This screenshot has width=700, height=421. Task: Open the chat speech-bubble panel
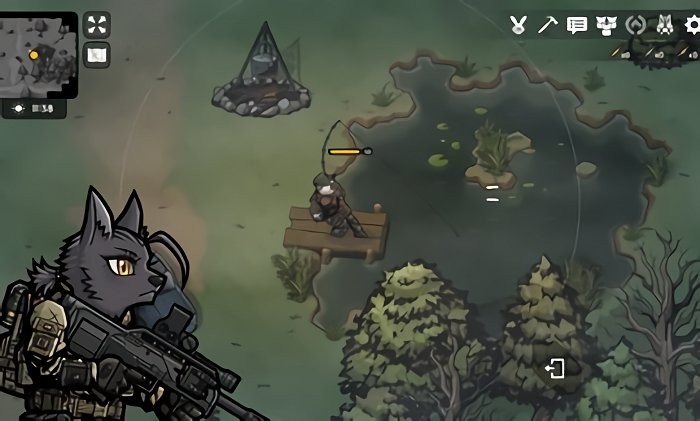pyautogui.click(x=577, y=25)
